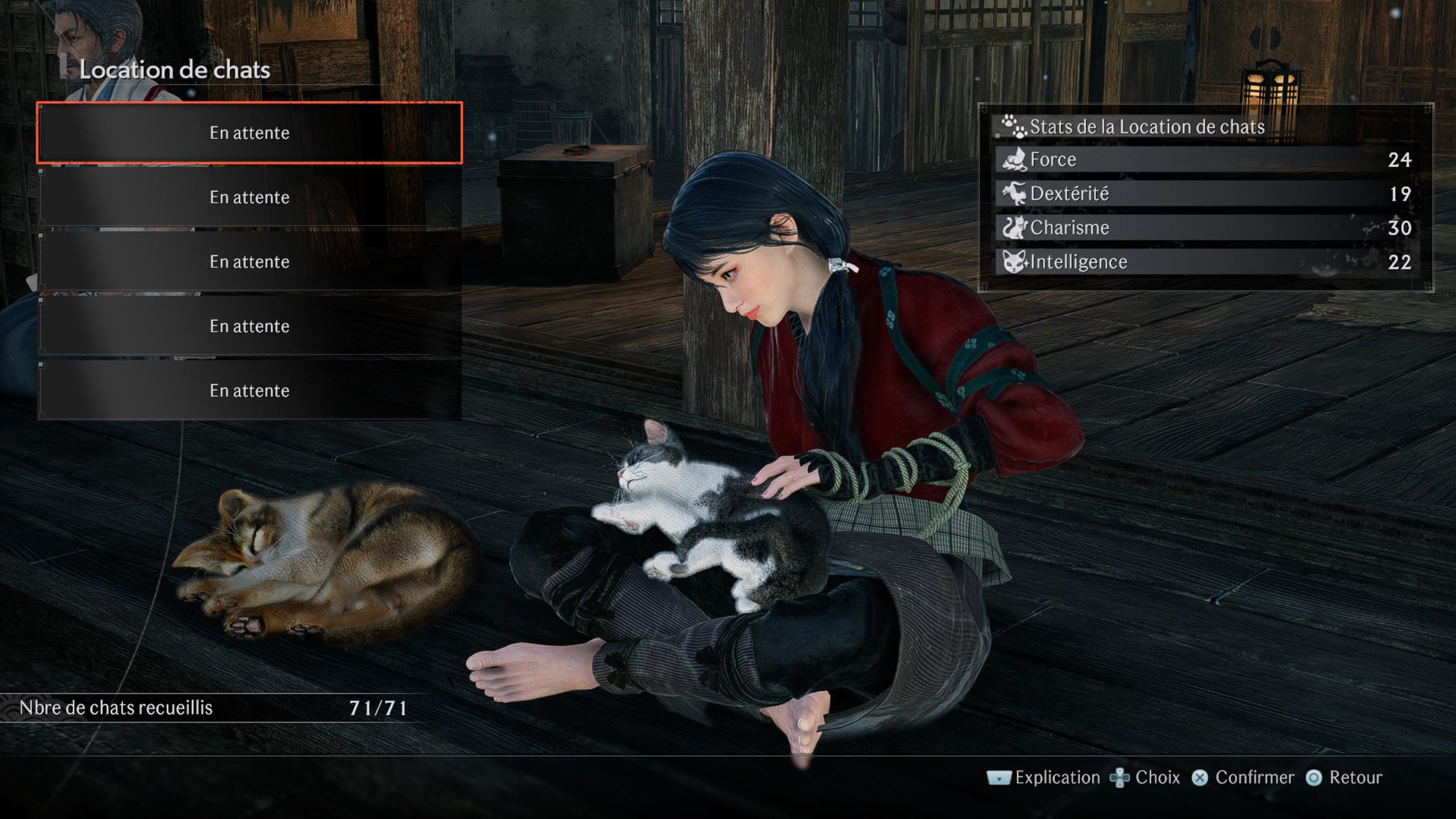Select the highlighted En attente cat slot
This screenshot has height=819, width=1456.
coord(249,133)
